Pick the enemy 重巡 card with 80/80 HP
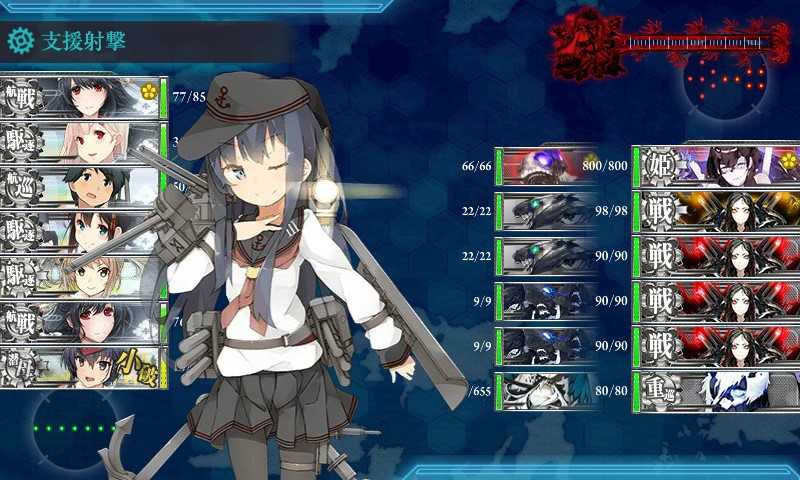 715,391
